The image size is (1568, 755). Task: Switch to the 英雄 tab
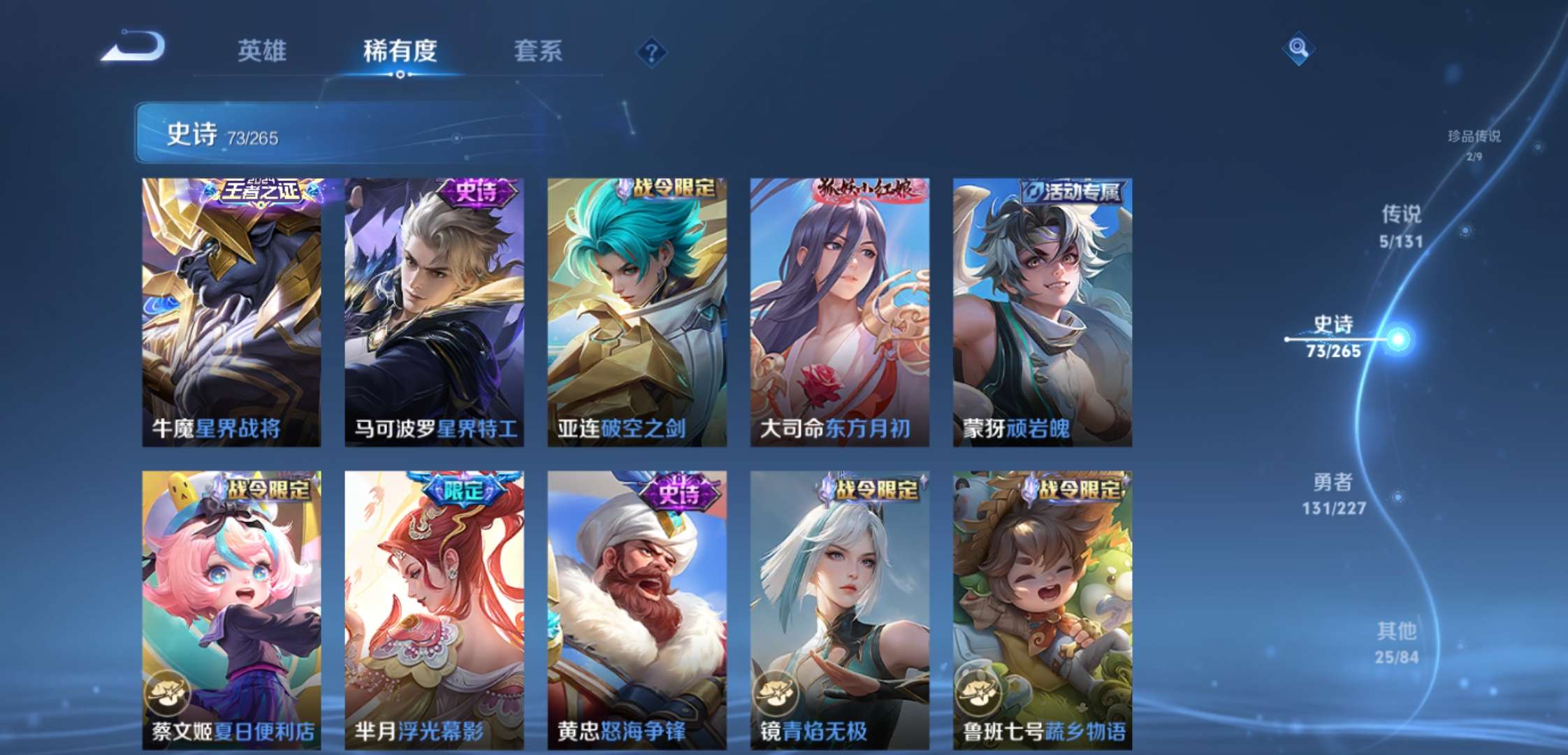(x=262, y=51)
